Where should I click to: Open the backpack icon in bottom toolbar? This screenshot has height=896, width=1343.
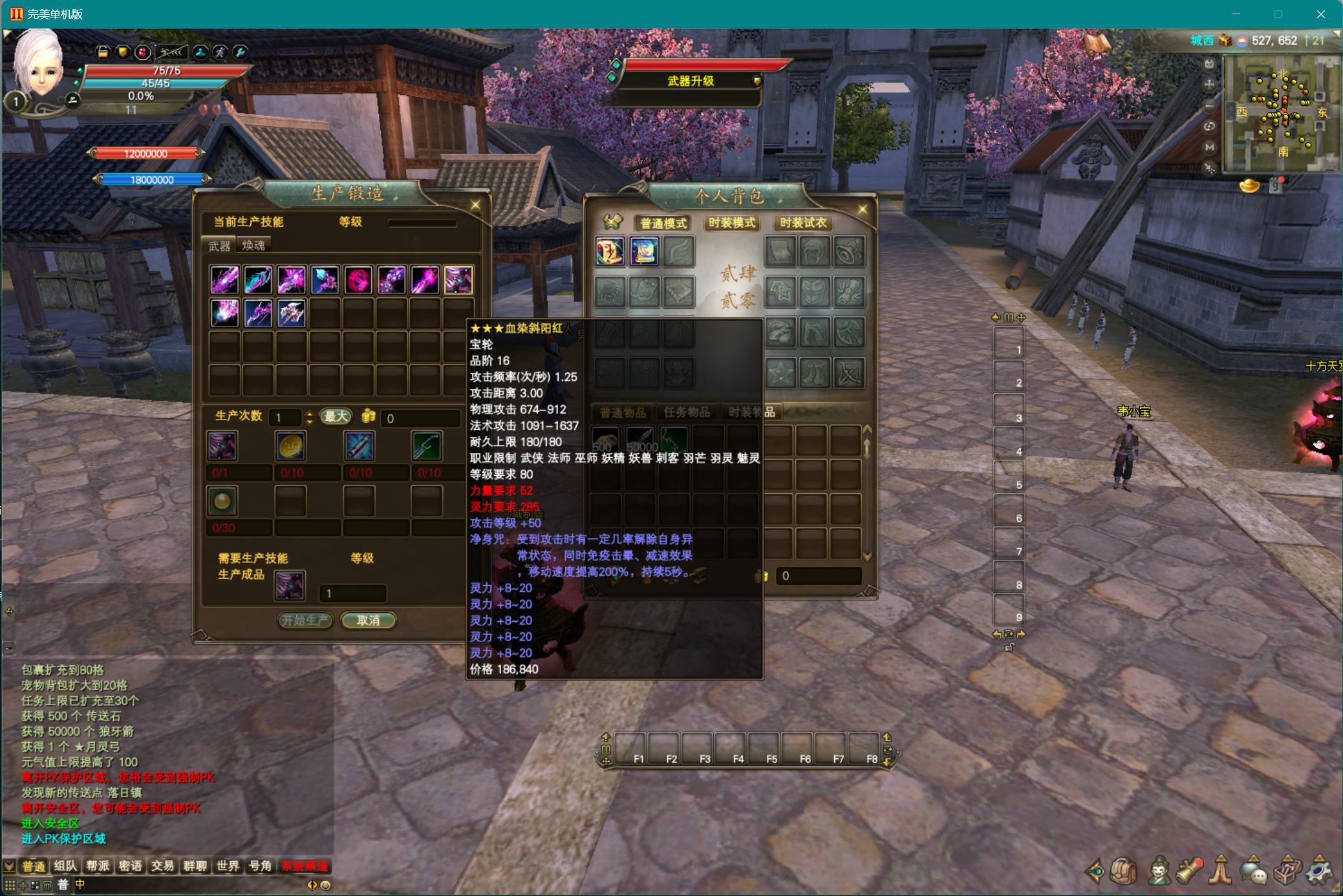point(1124,871)
